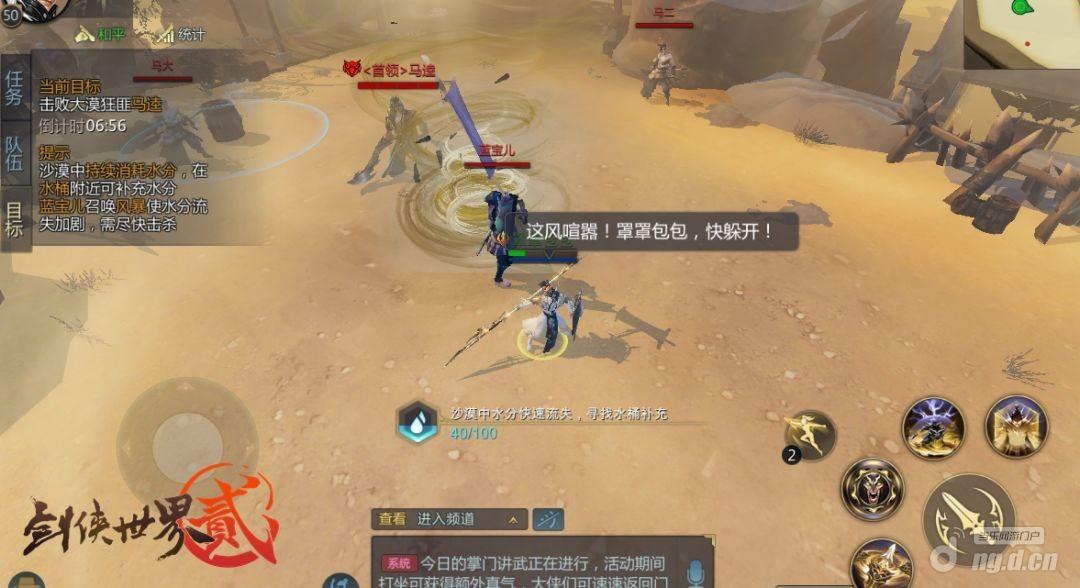Screen dimensions: 1080x588
Task: Click the water droplet hydration icon
Action: click(x=417, y=422)
